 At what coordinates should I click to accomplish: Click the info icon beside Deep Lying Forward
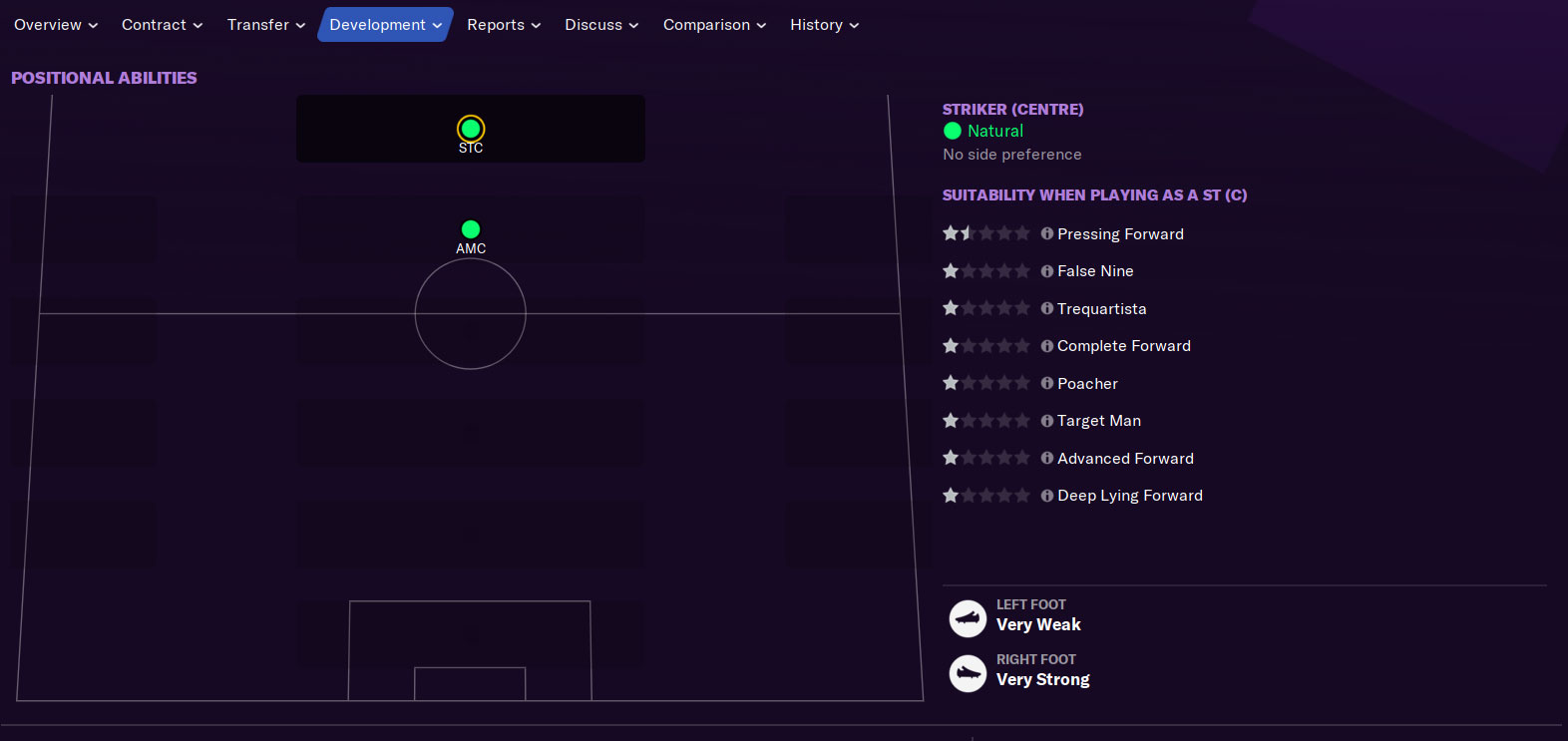coord(1046,495)
